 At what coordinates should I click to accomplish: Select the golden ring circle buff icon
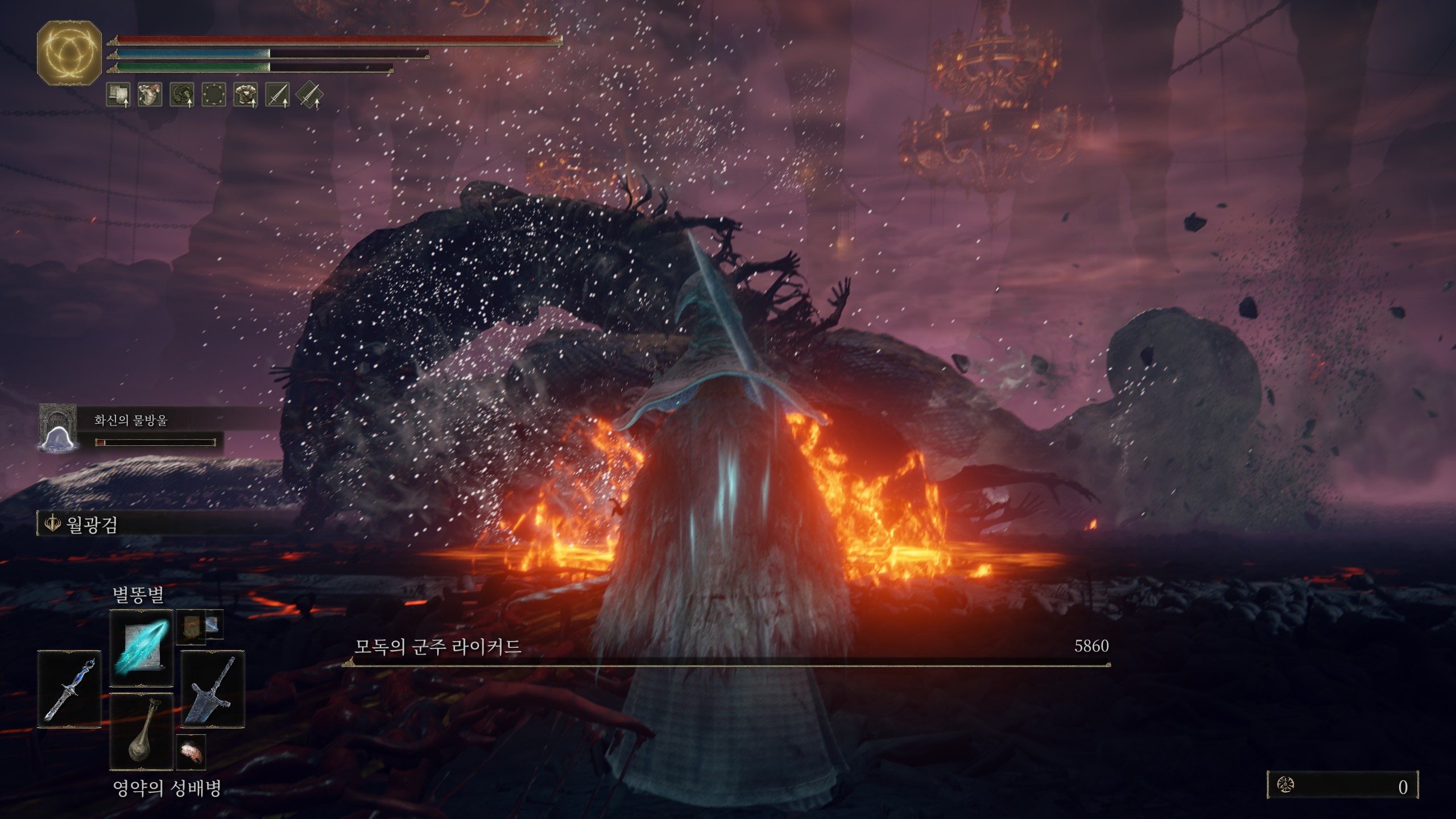[x=214, y=94]
